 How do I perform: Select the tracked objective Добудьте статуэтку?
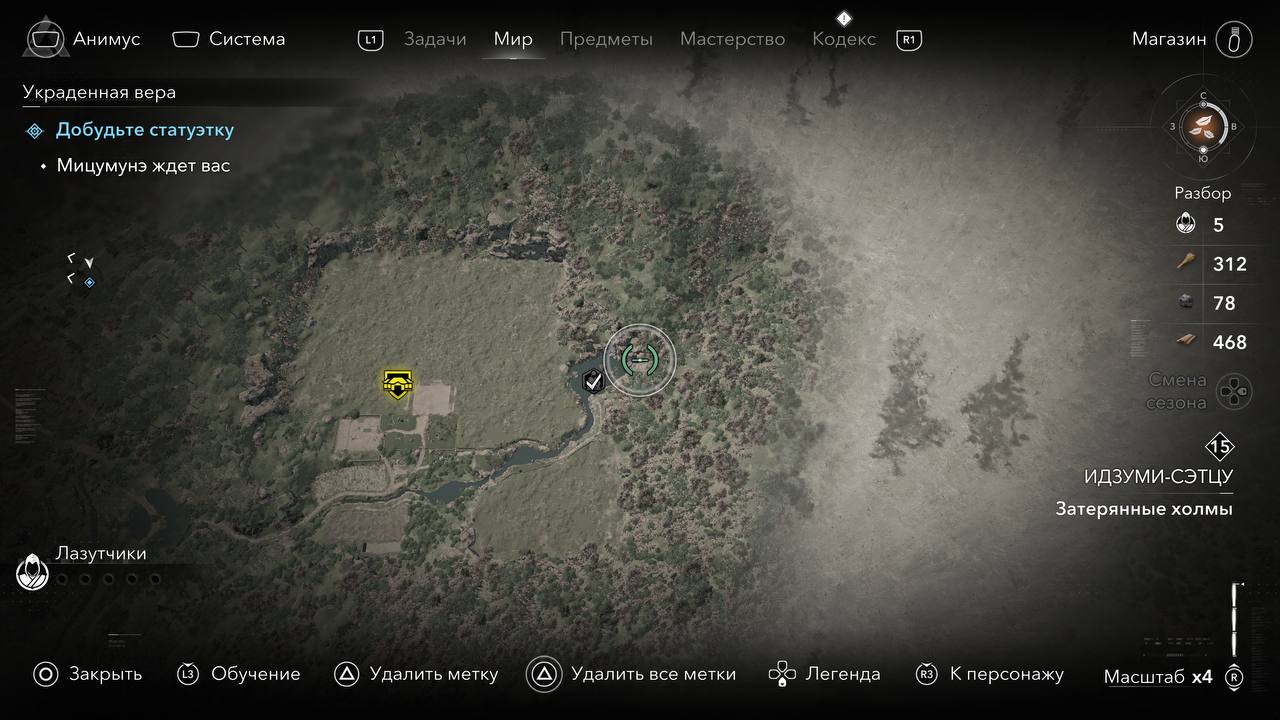(145, 130)
